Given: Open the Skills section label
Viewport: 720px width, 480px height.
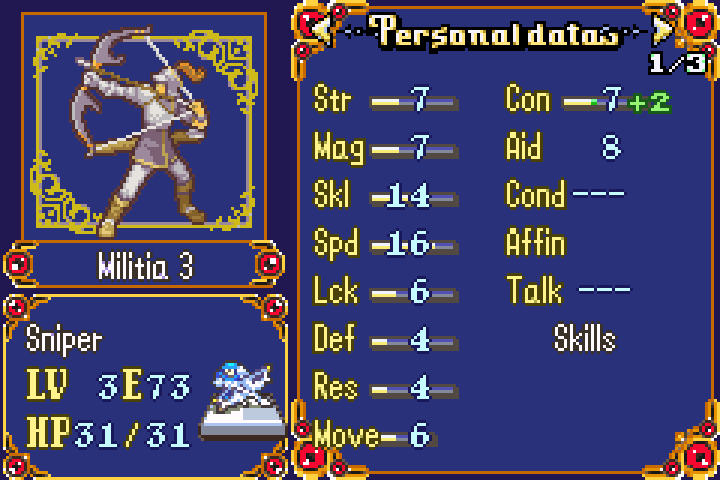Looking at the screenshot, I should (x=585, y=339).
